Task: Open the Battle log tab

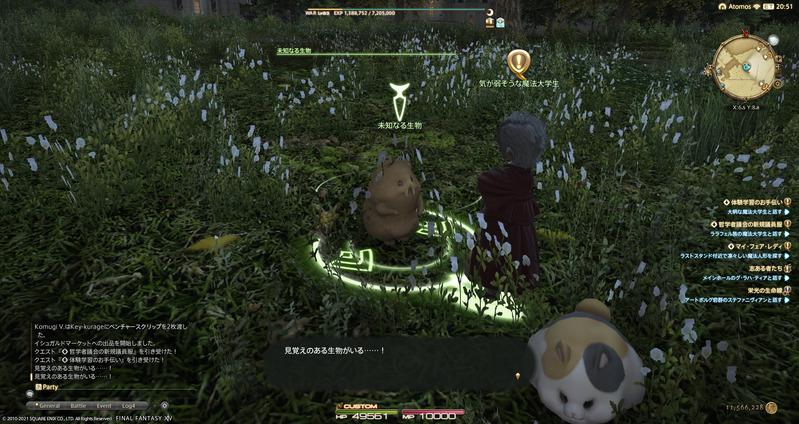Action: point(77,405)
